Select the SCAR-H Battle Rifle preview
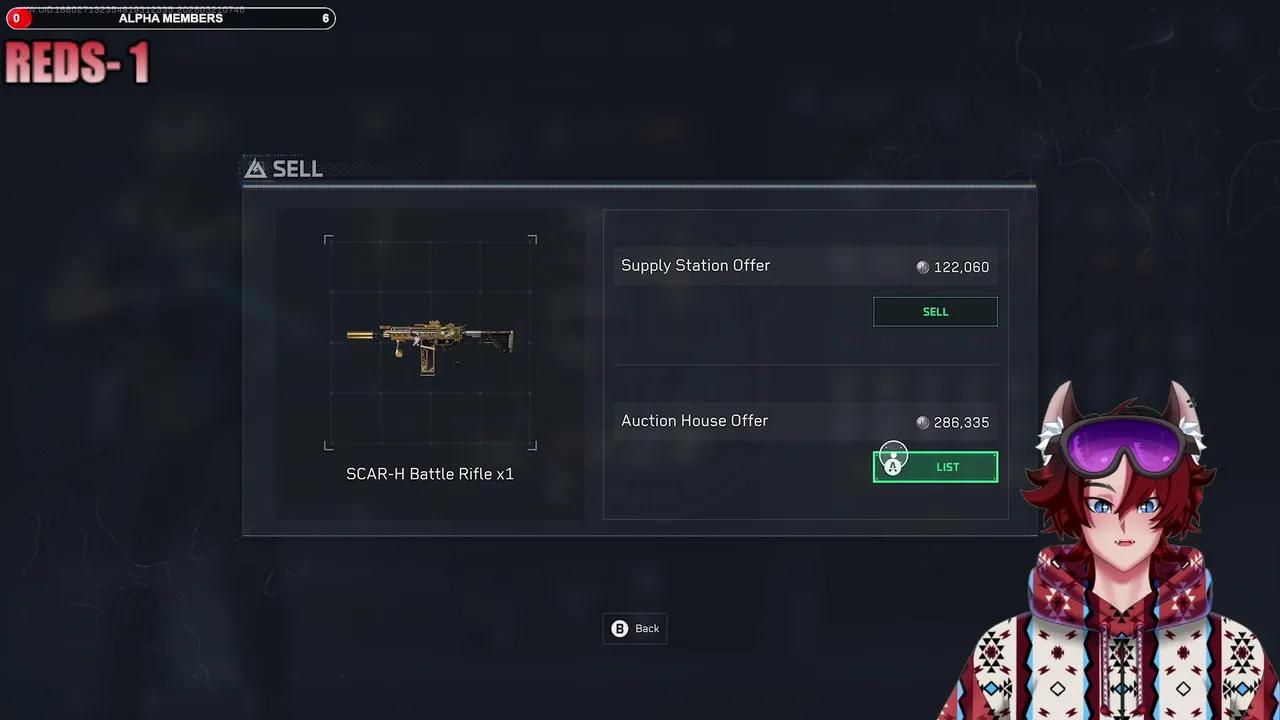Screen dimensions: 1280x720 pos(430,343)
